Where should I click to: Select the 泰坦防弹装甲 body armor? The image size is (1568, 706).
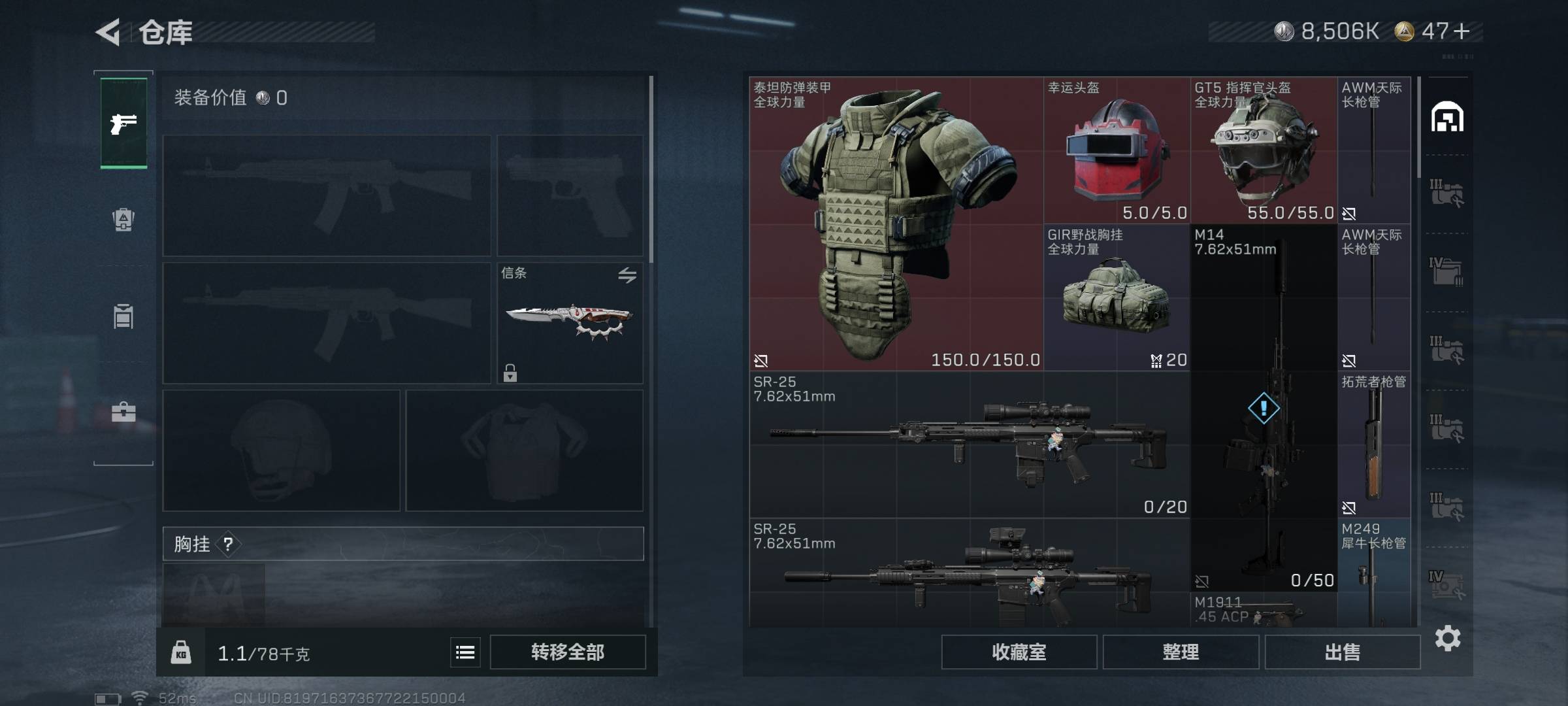[x=895, y=224]
